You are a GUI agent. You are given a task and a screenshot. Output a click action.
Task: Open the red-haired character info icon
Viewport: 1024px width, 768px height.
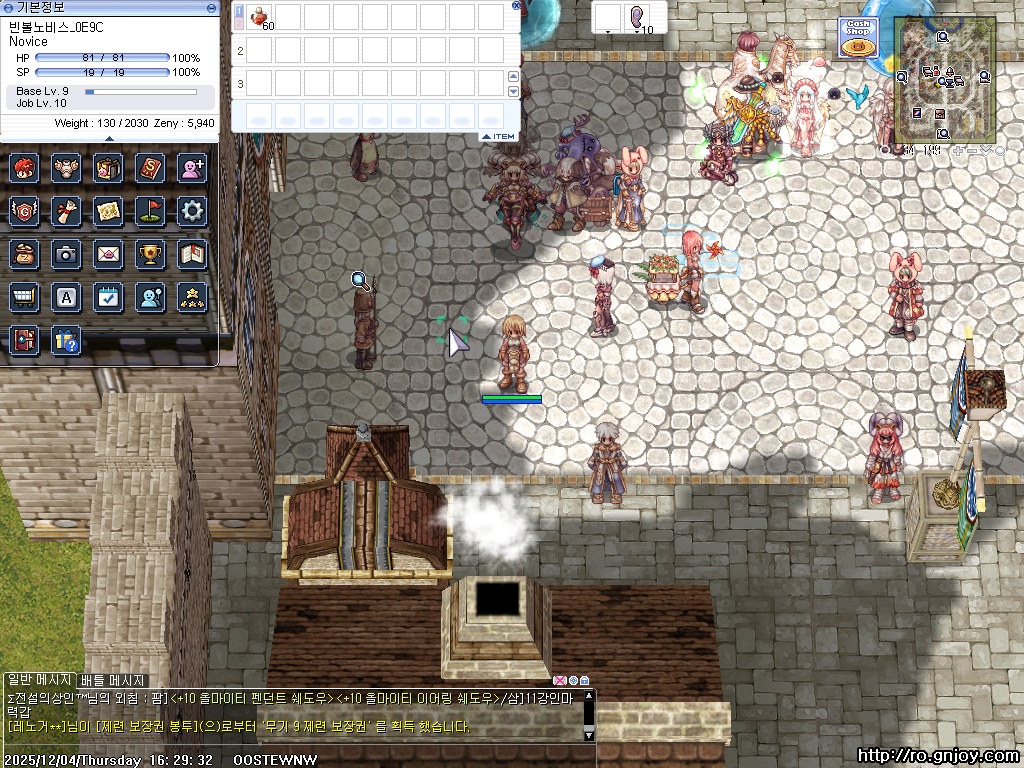pyautogui.click(x=23, y=167)
